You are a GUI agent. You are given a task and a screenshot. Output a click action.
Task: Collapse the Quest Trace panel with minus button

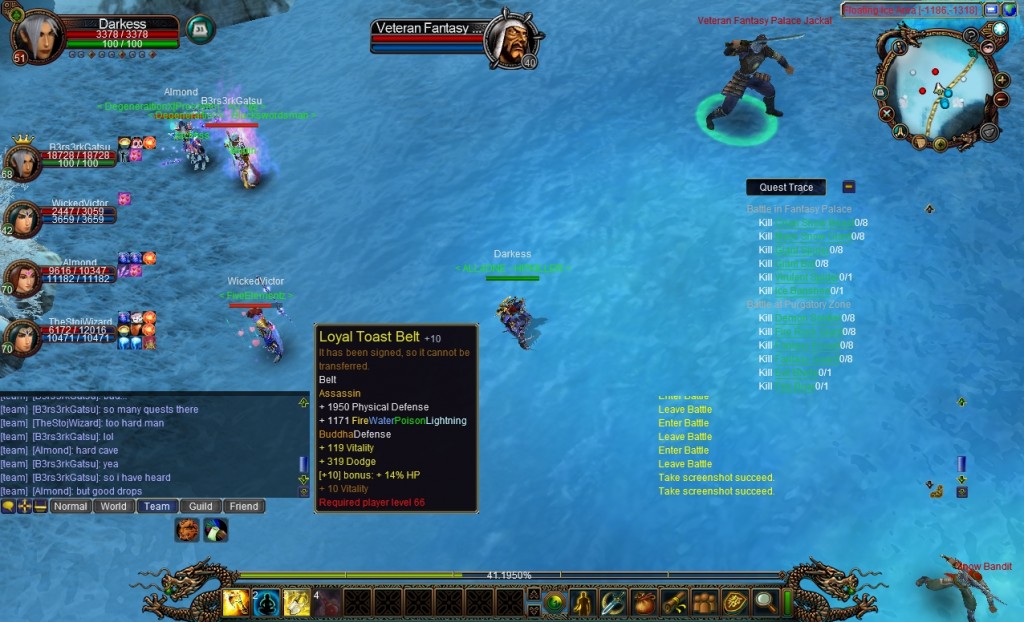pyautogui.click(x=848, y=186)
